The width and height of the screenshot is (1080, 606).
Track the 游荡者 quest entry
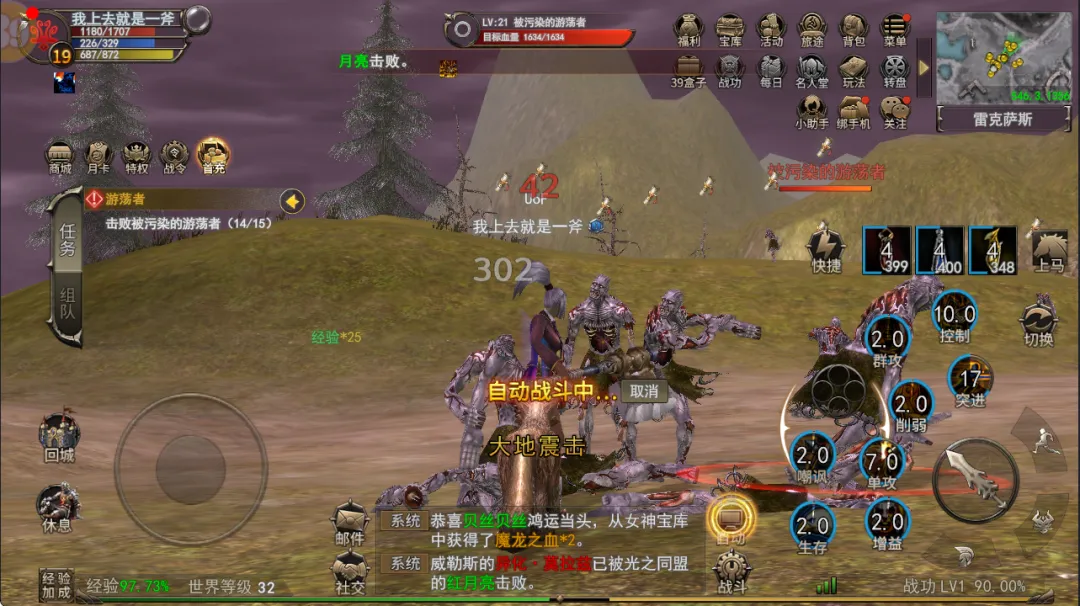(x=190, y=211)
